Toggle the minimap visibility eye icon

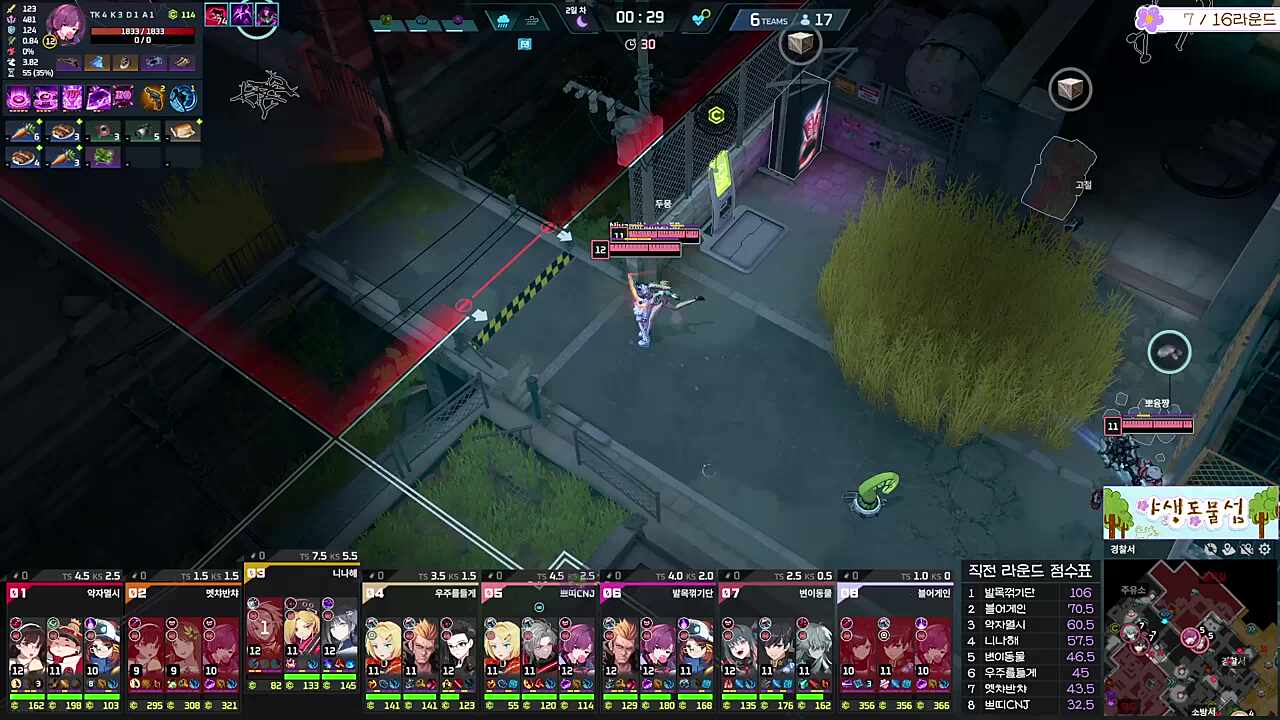(1211, 548)
